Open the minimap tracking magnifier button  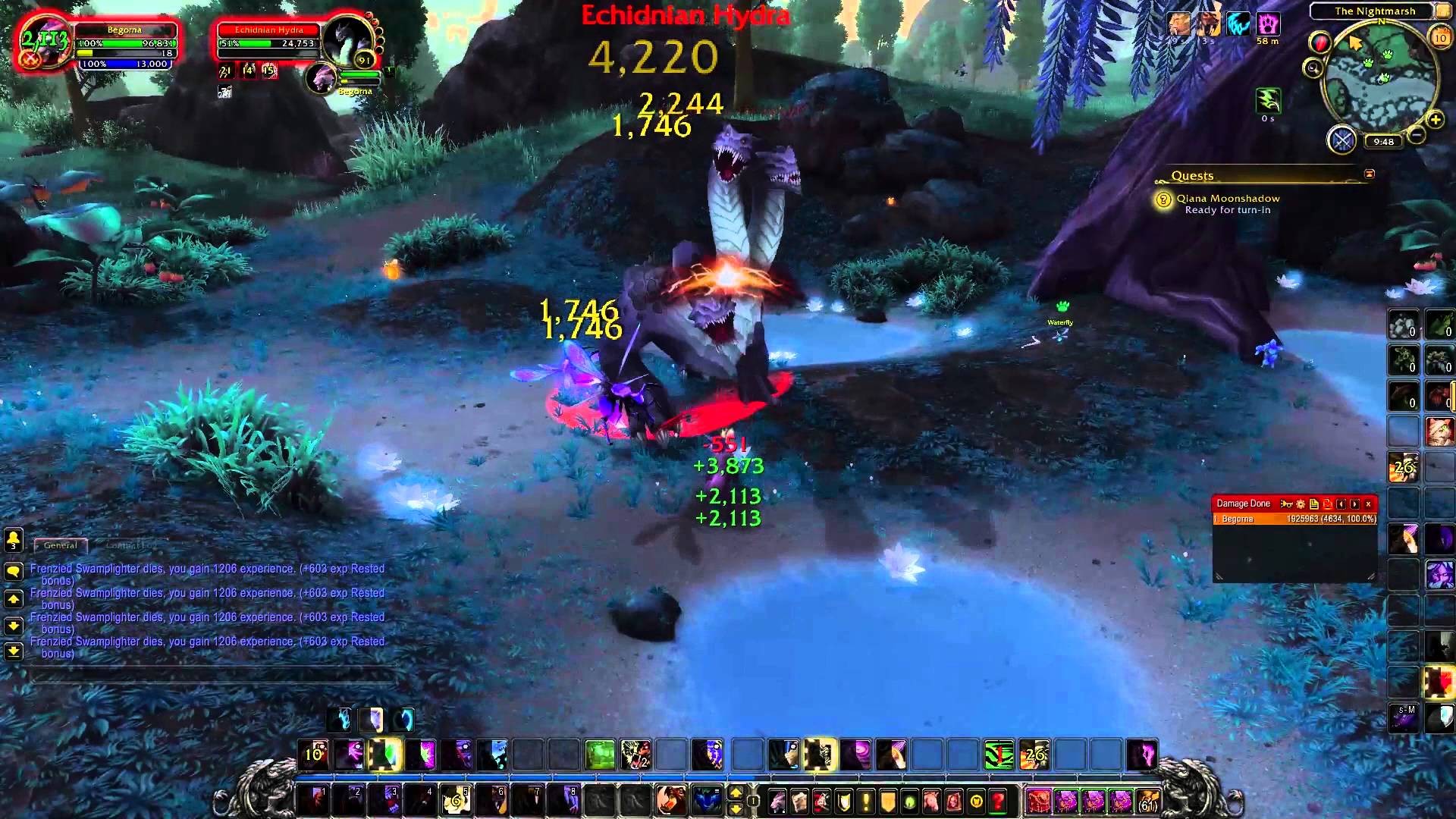pyautogui.click(x=1313, y=69)
